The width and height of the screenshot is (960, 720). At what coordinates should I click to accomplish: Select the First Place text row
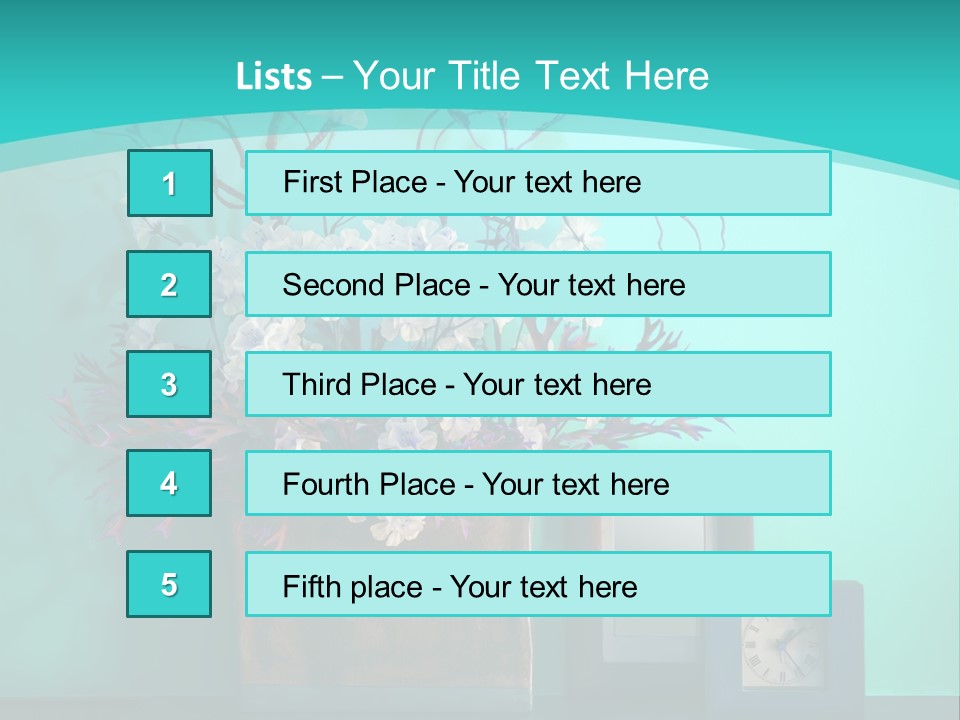point(538,183)
